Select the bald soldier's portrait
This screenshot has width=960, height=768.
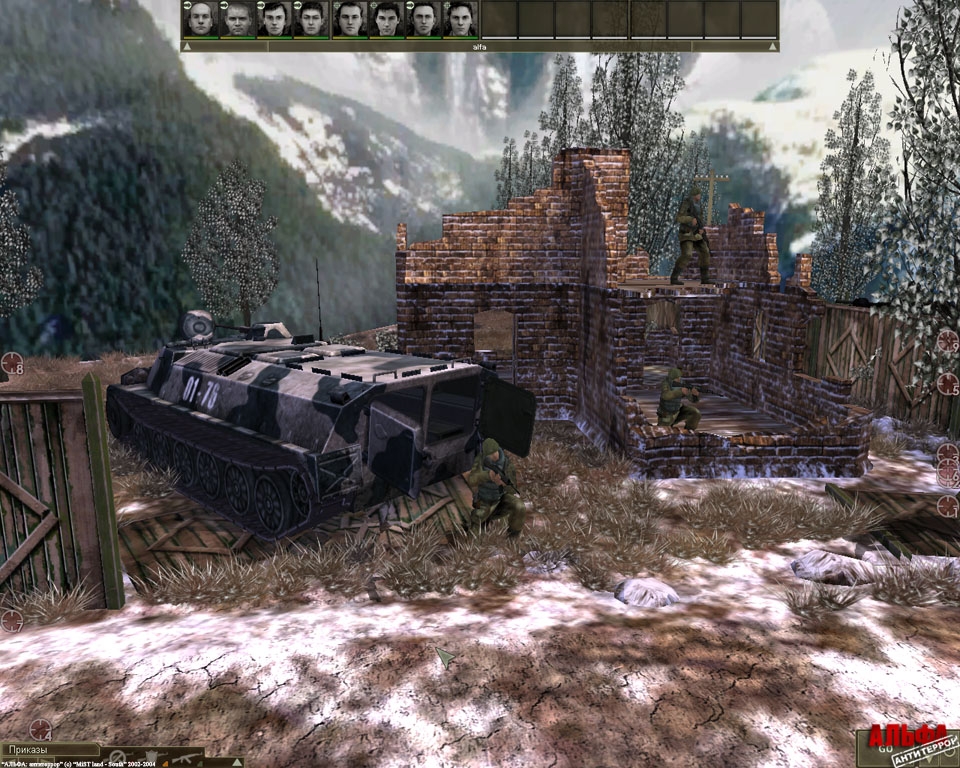(x=200, y=18)
